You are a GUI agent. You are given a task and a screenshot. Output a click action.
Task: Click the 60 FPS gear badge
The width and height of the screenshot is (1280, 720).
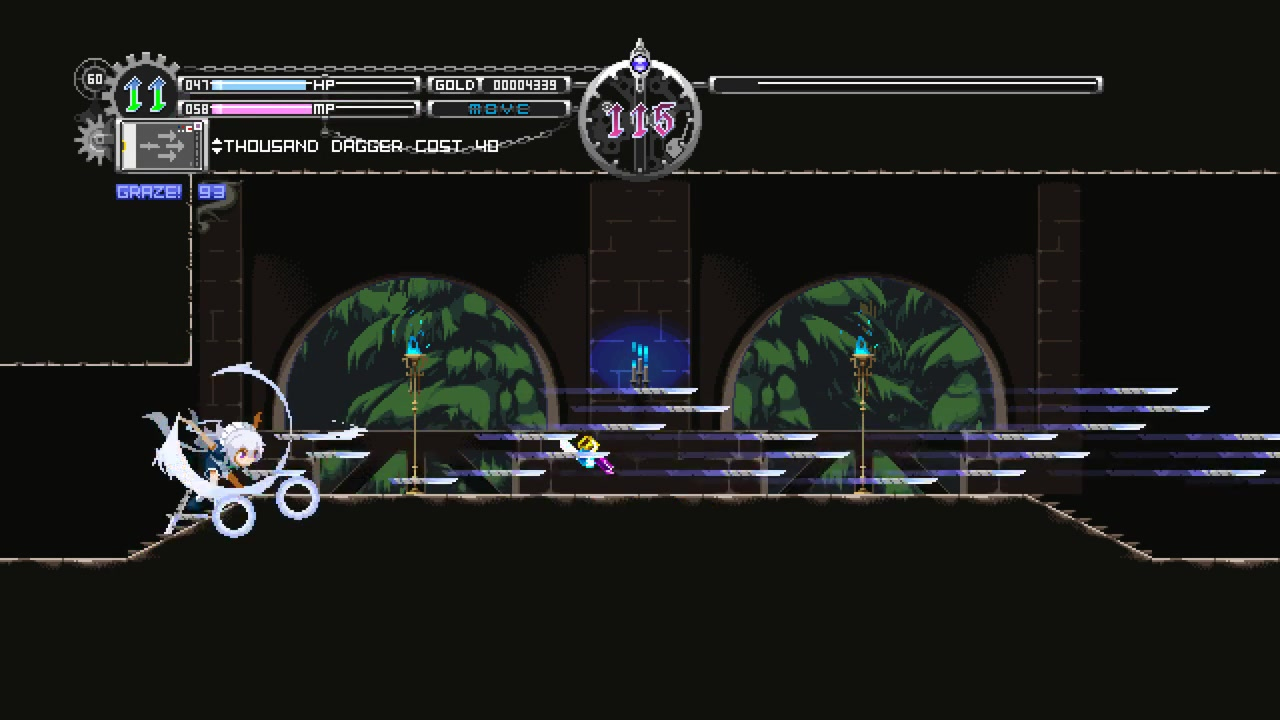(x=95, y=79)
